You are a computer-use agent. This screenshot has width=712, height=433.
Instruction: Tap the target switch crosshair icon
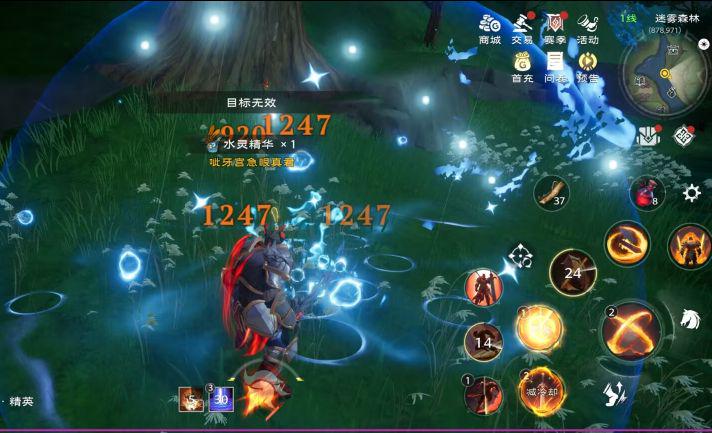(x=520, y=256)
